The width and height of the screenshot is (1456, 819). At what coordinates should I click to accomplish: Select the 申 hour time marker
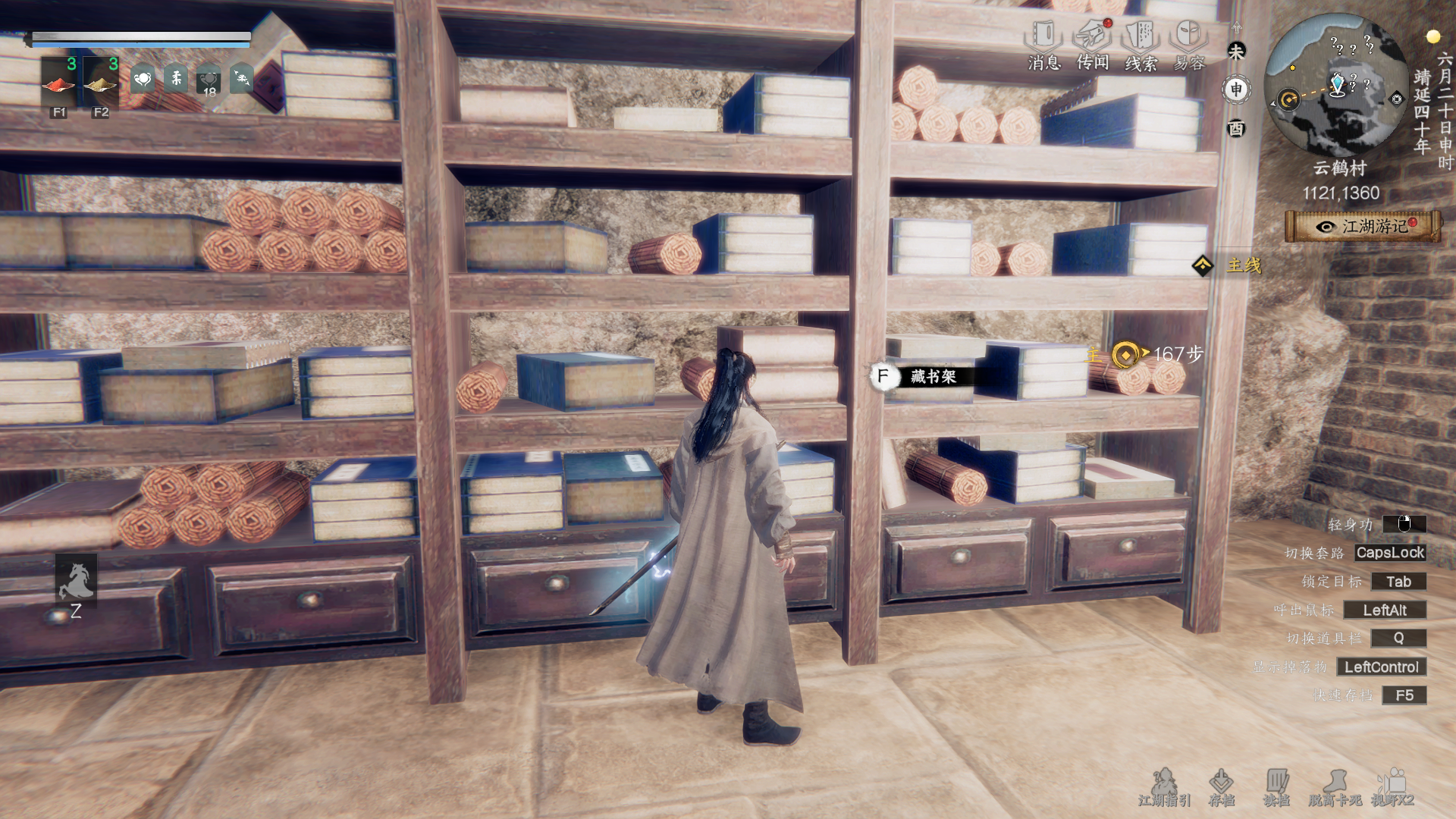(1237, 89)
